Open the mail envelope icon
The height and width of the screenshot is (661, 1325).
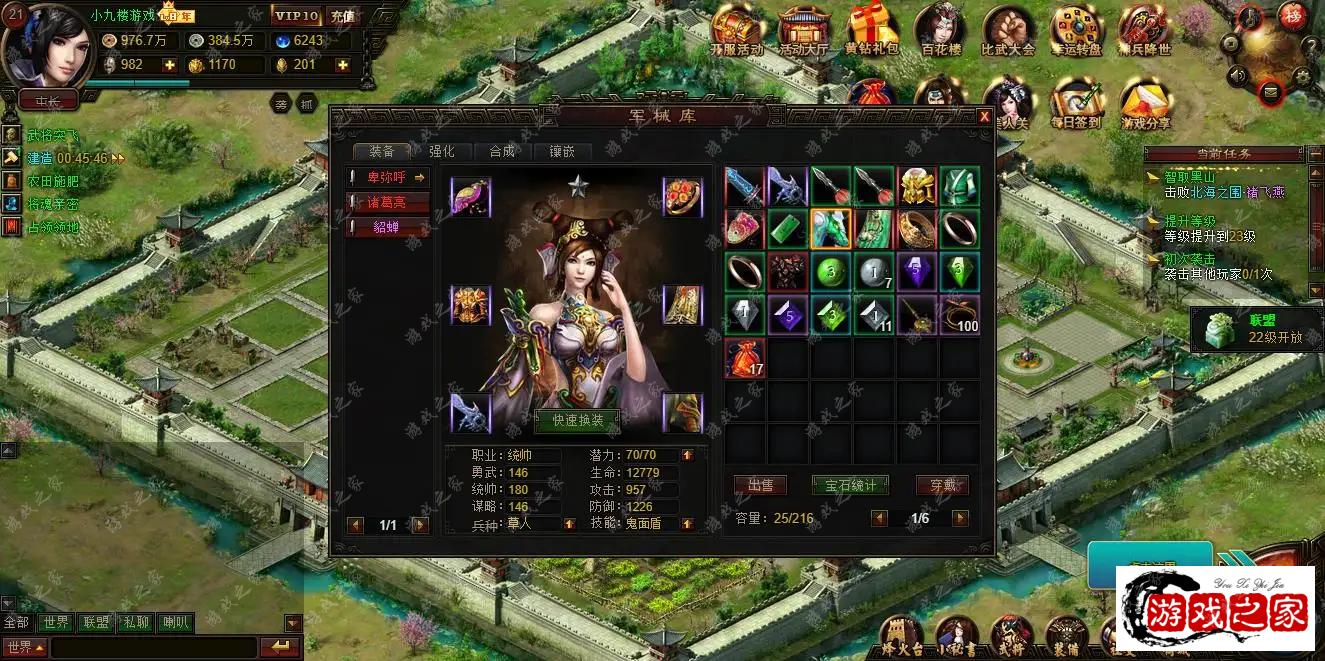click(x=1271, y=93)
